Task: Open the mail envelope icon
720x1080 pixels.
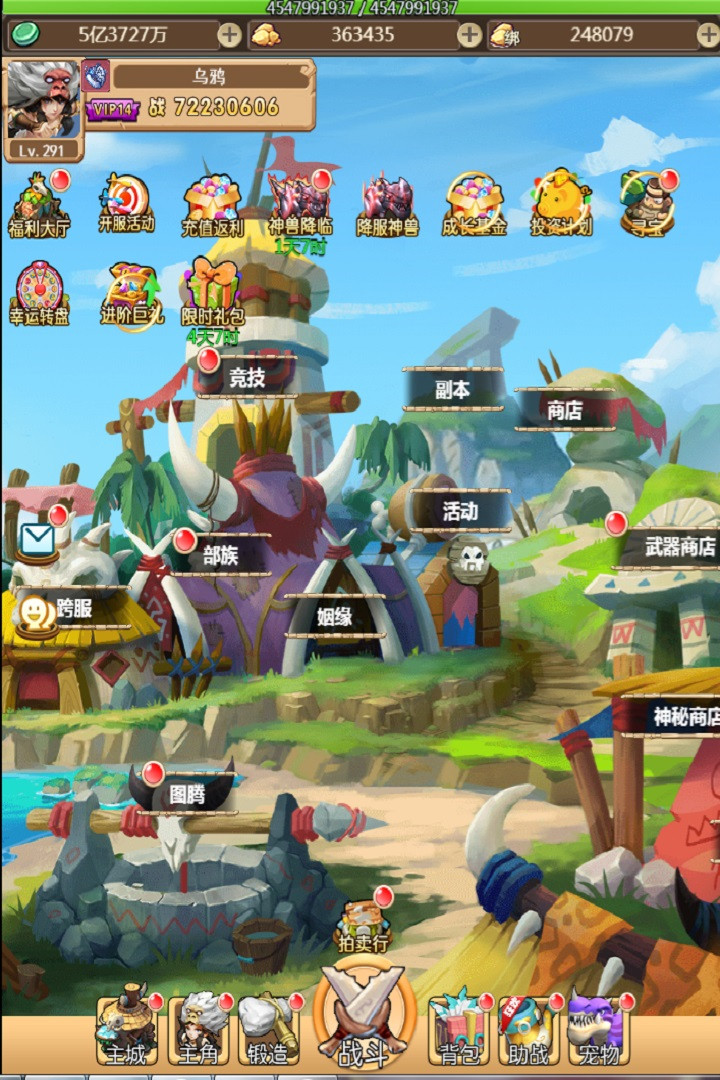Action: 38,542
